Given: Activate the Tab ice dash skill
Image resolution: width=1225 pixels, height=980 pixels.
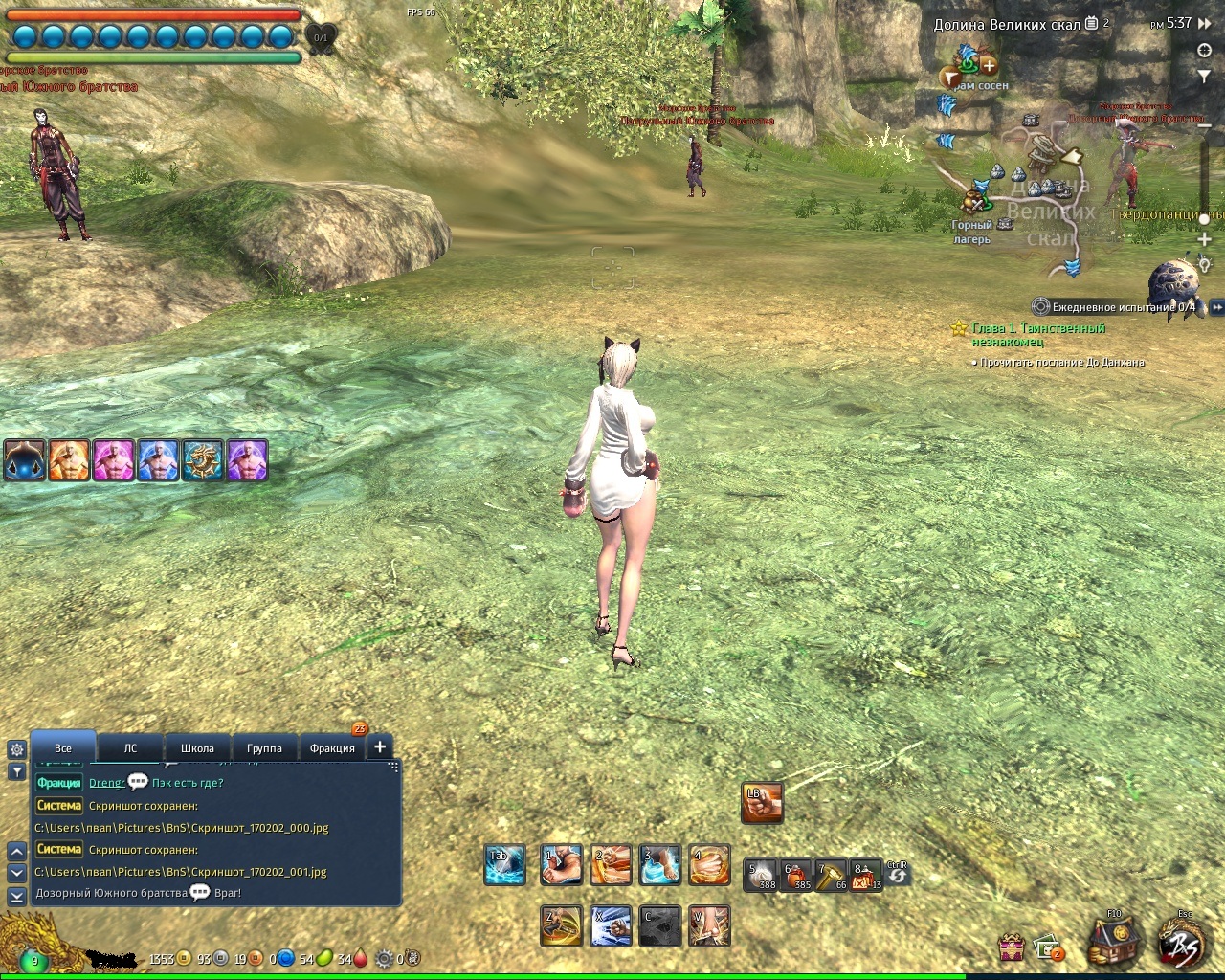Looking at the screenshot, I should pos(504,865).
